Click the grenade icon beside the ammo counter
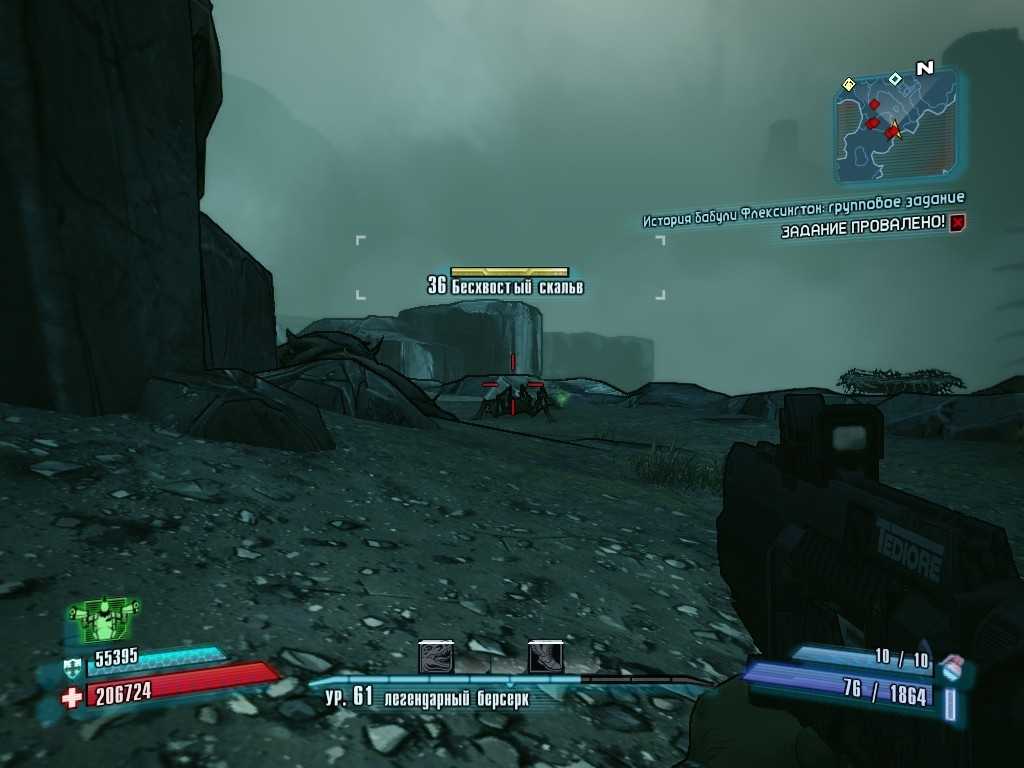The height and width of the screenshot is (768, 1024). pos(953,663)
